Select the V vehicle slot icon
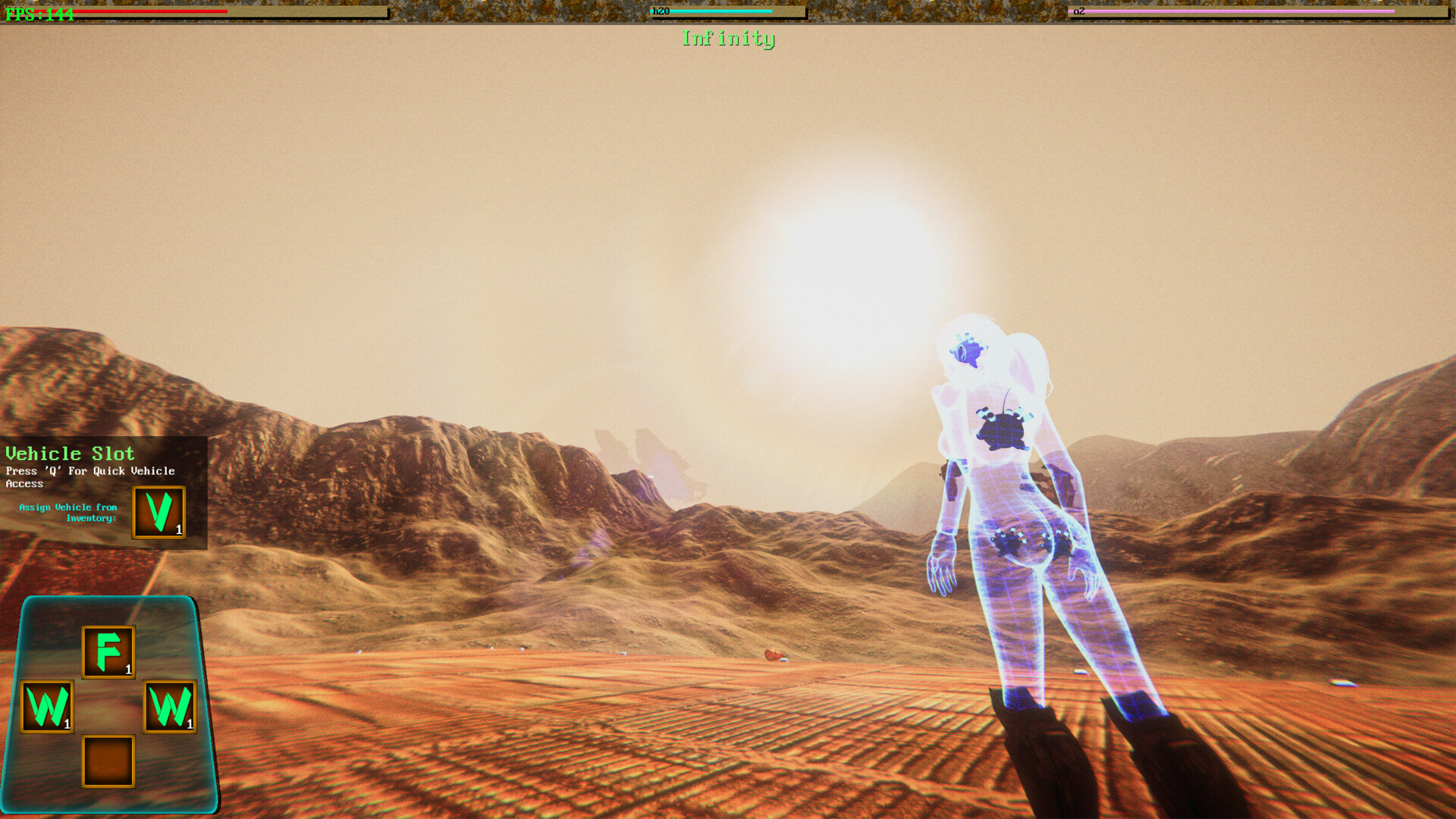Image resolution: width=1456 pixels, height=819 pixels. pyautogui.click(x=158, y=513)
